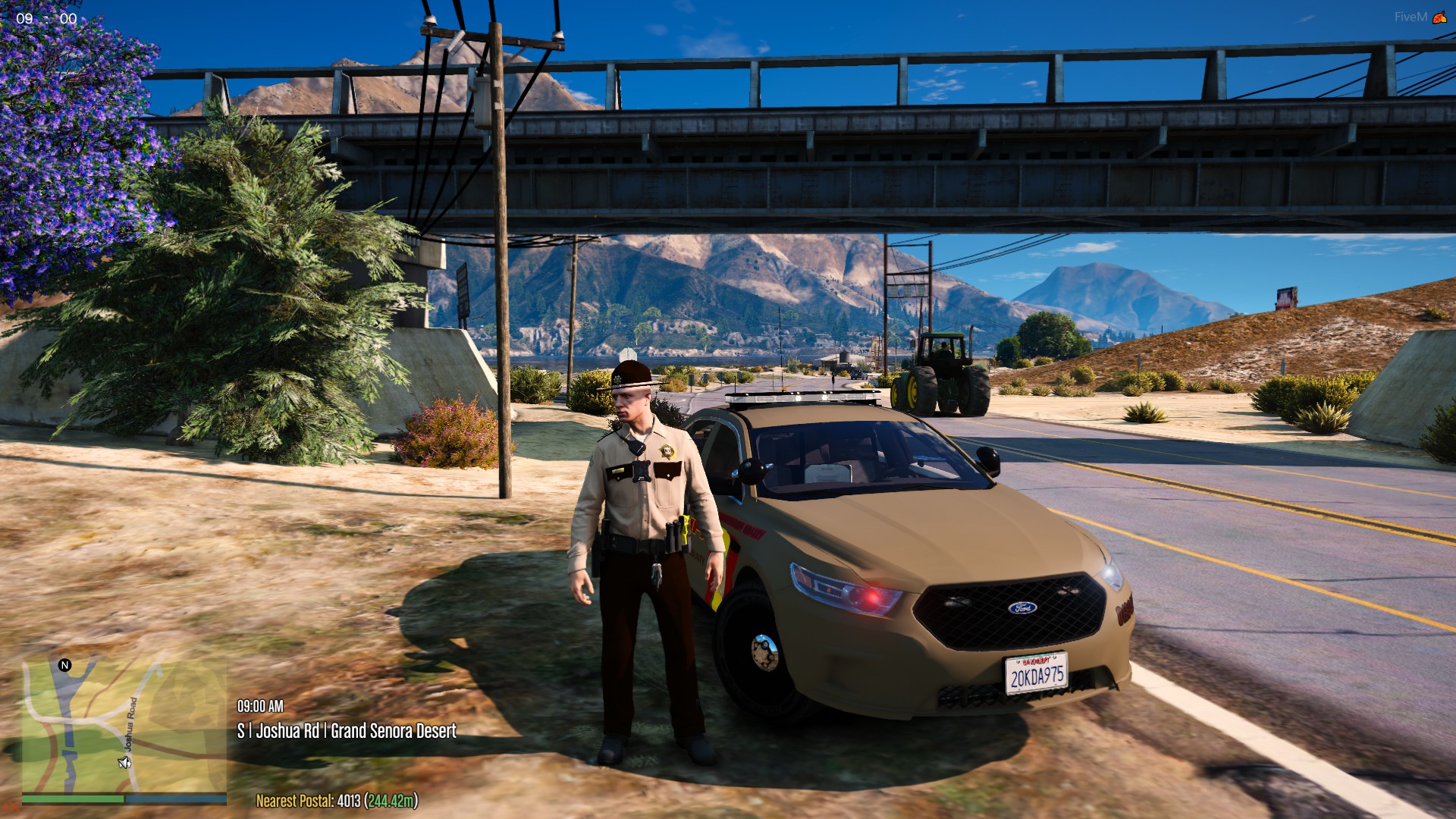Click the FiveM logo watermark
Screen dimensions: 1456x819
pos(1439,17)
